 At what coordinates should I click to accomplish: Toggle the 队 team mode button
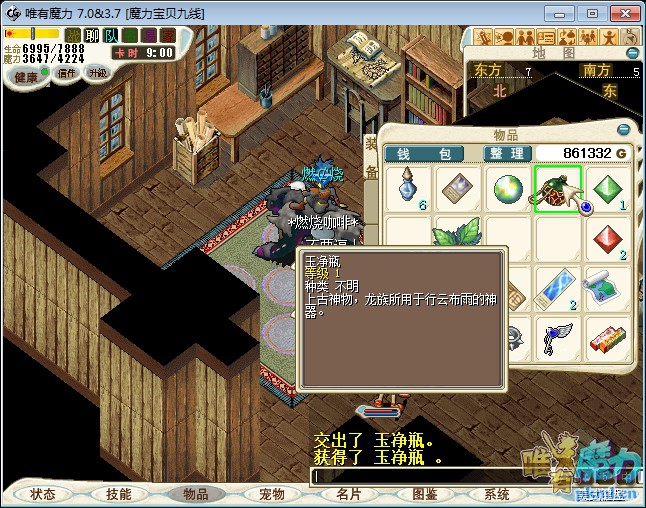pos(110,36)
